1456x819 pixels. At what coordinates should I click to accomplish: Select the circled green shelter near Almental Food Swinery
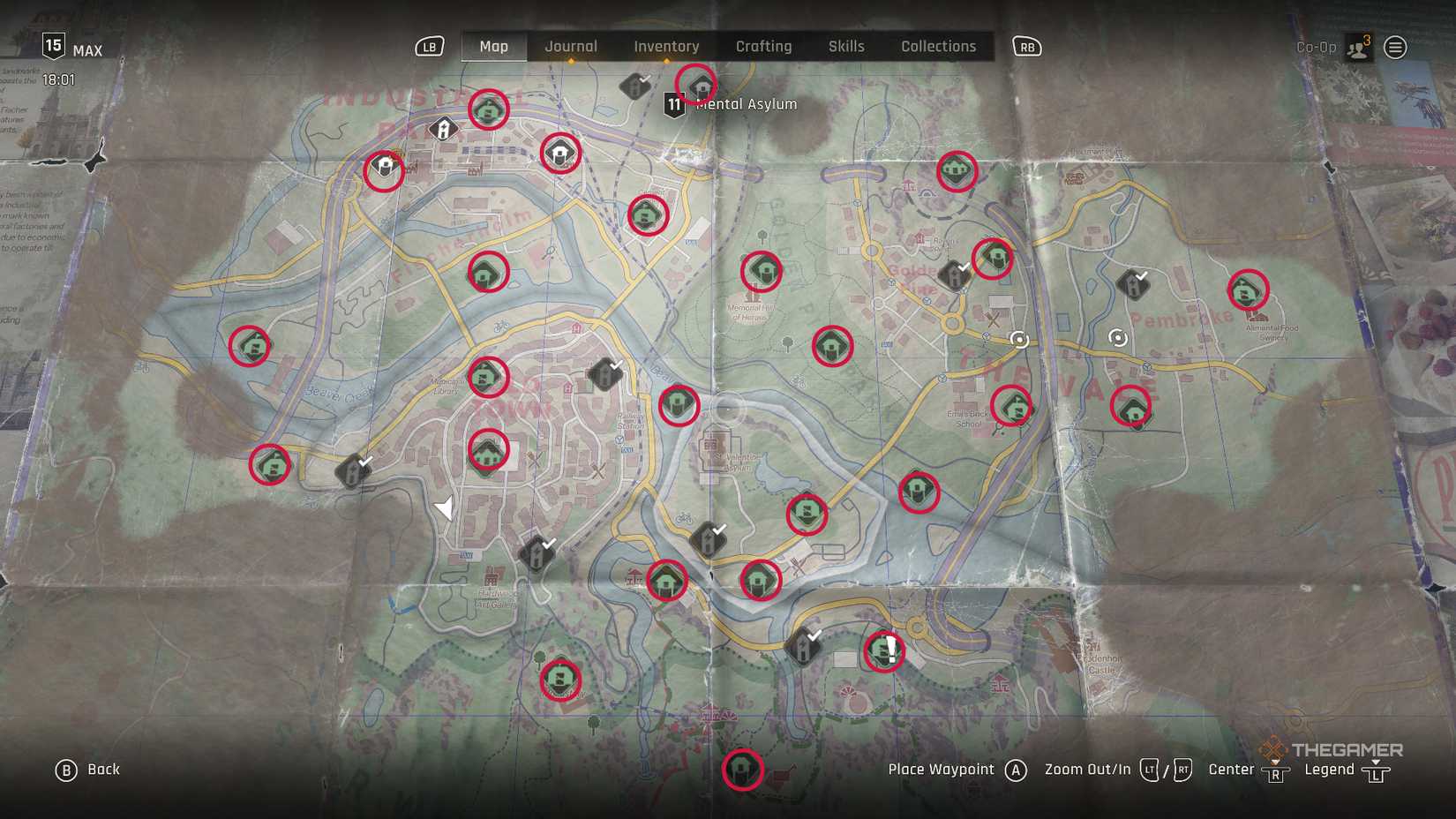point(1247,290)
